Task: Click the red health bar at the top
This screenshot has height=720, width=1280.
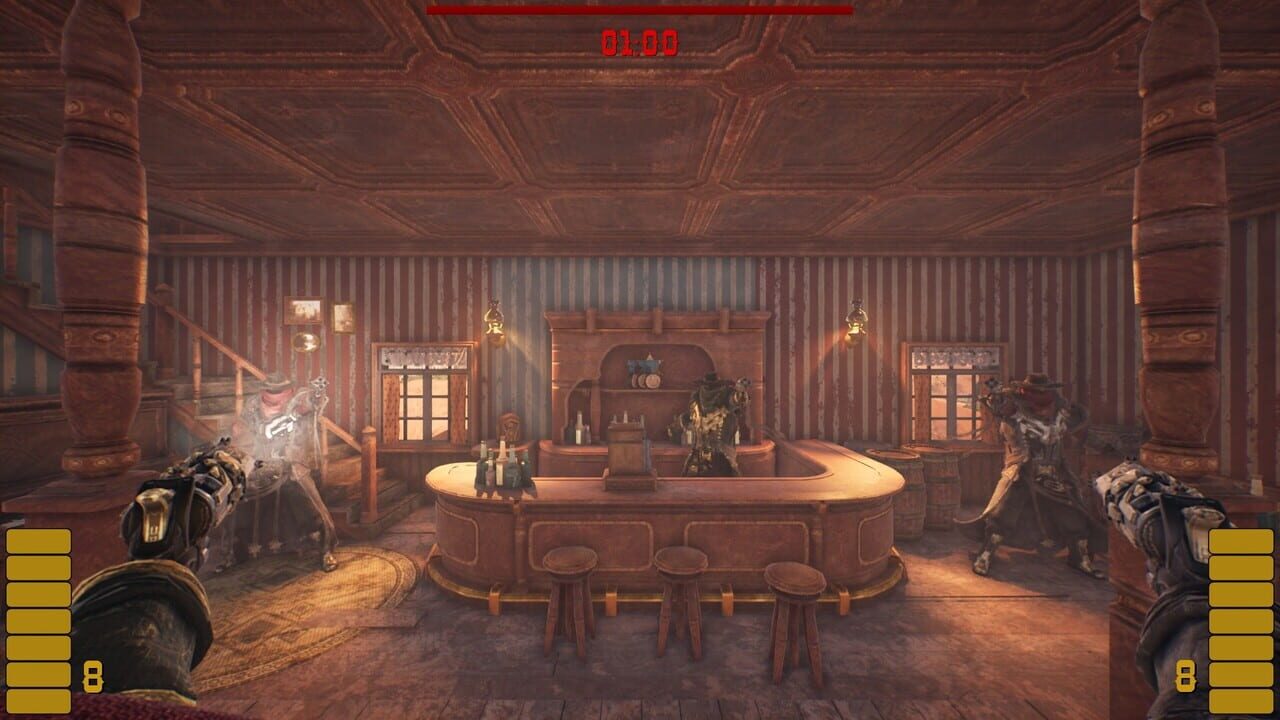Action: pos(640,12)
